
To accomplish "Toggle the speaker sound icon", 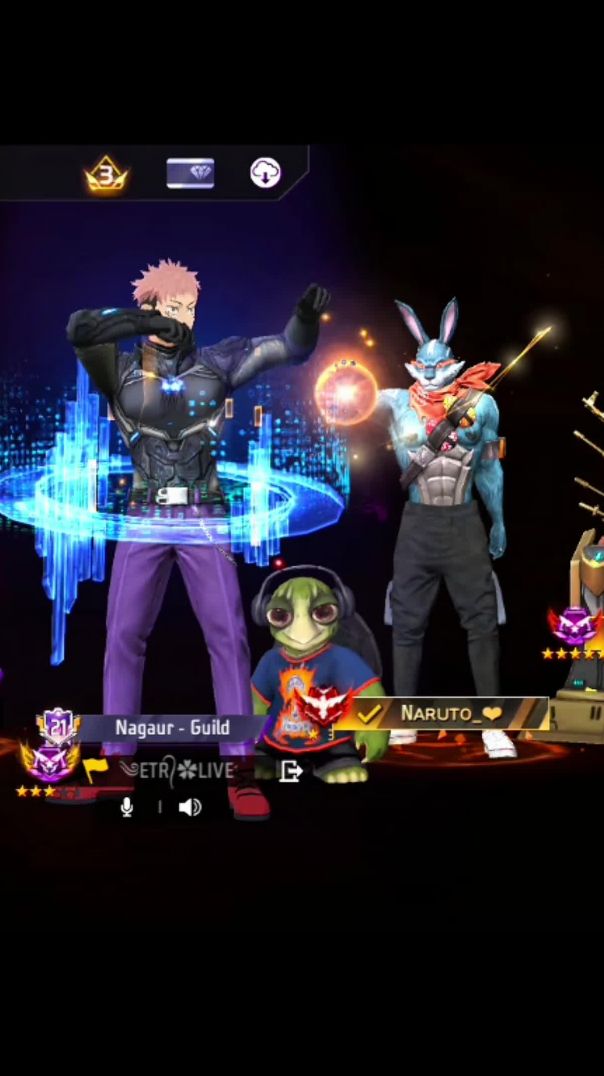I will click(189, 807).
